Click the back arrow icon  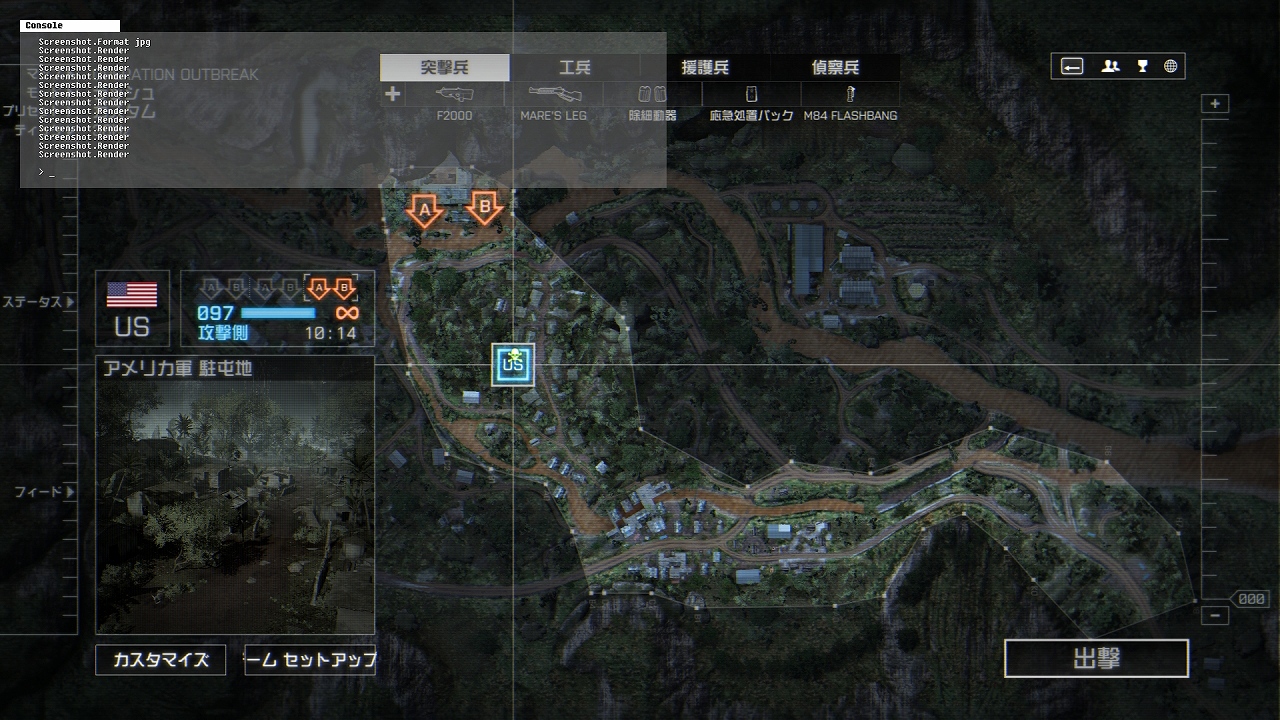pos(1072,67)
